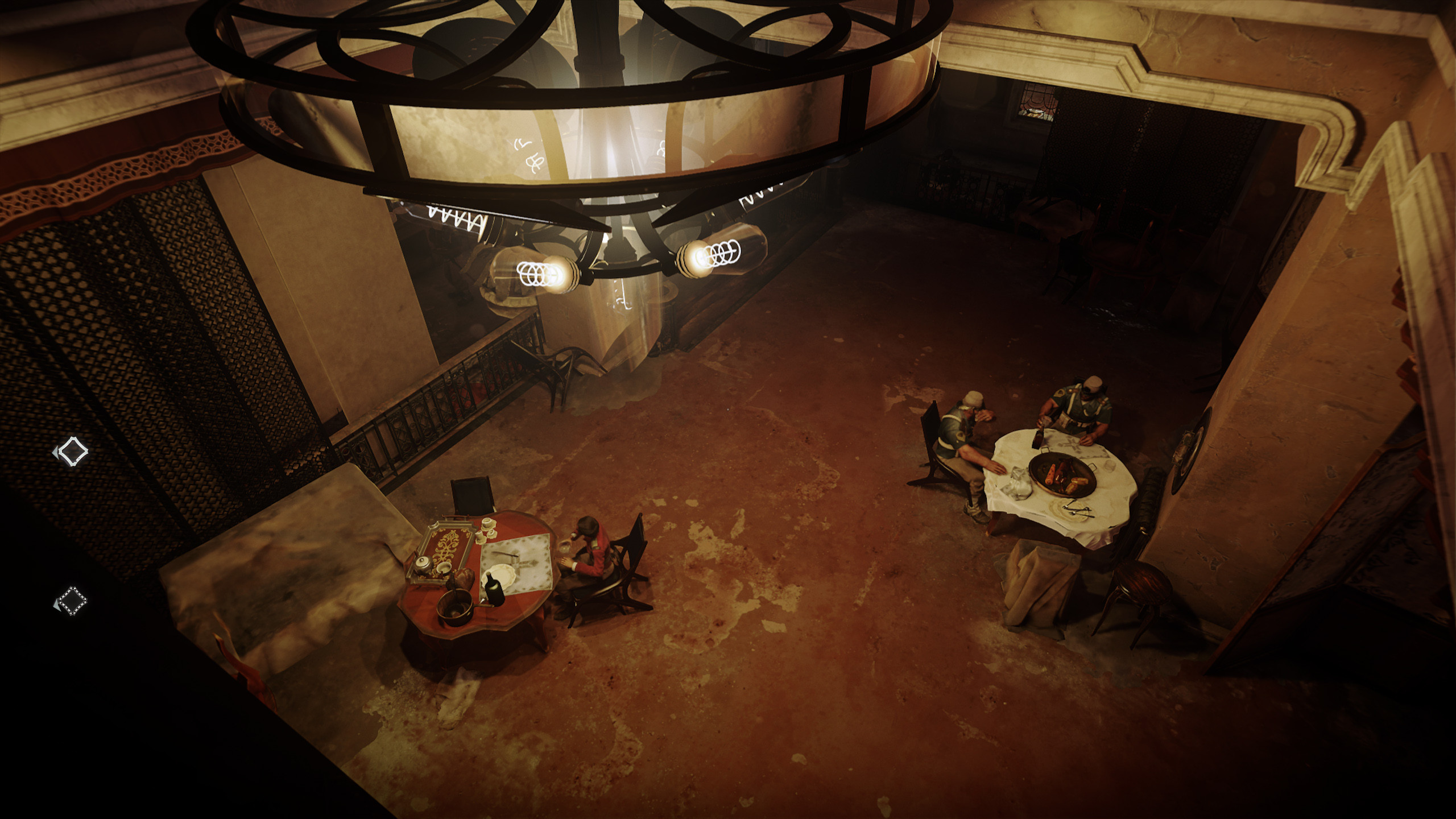Select the solid-outline diamond objective marker
The image size is (1456, 819).
pos(72,452)
